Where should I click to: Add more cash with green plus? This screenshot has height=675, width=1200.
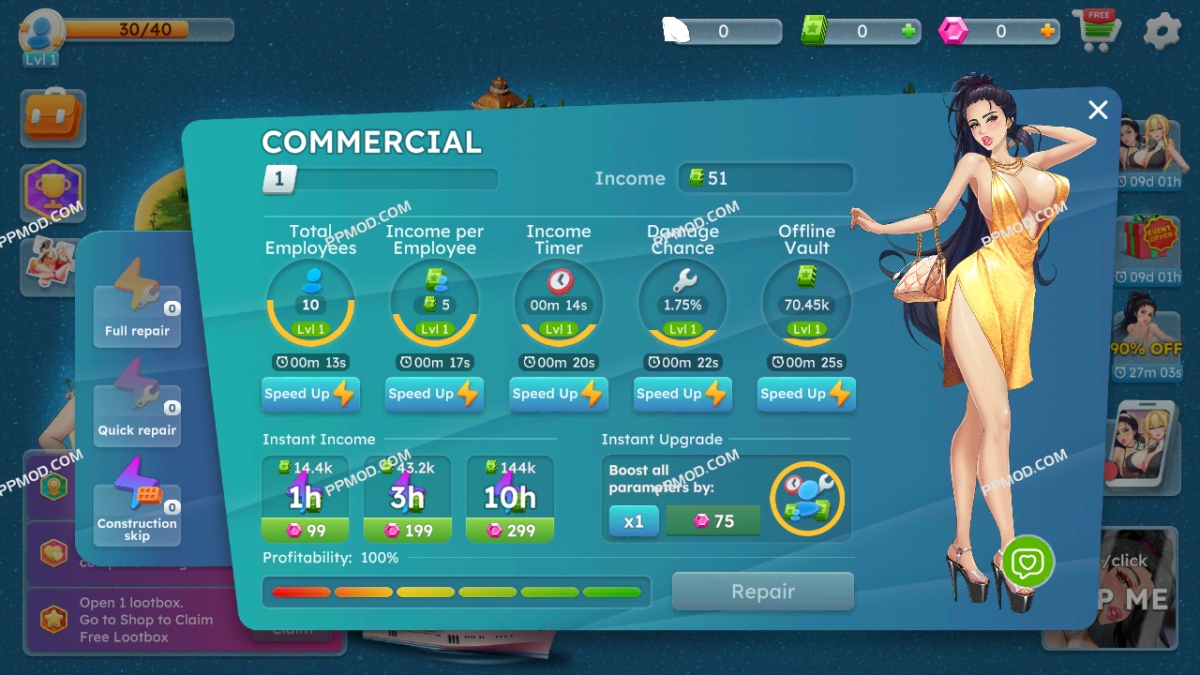coord(908,32)
